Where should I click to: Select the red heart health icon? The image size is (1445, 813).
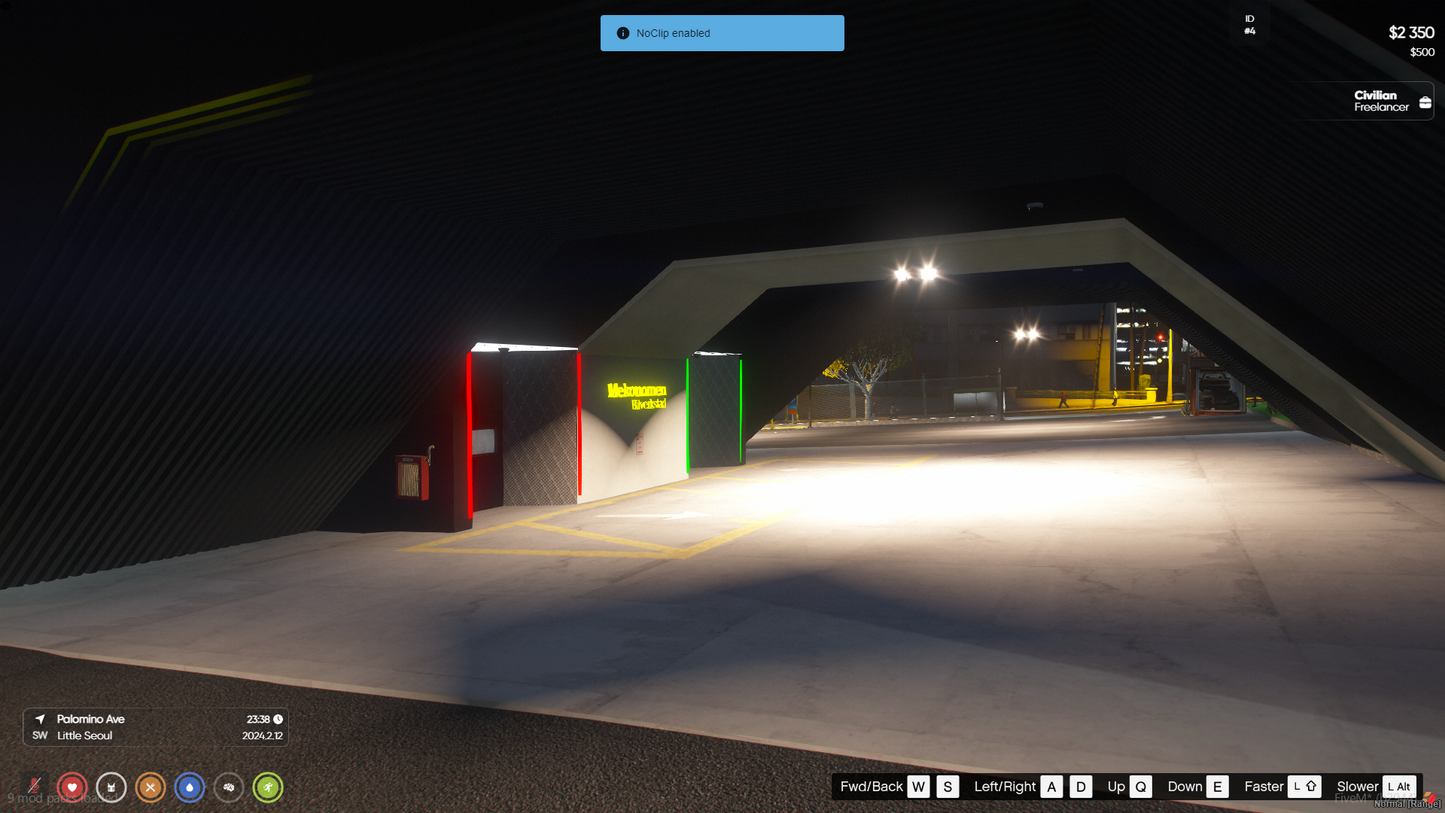click(x=72, y=787)
